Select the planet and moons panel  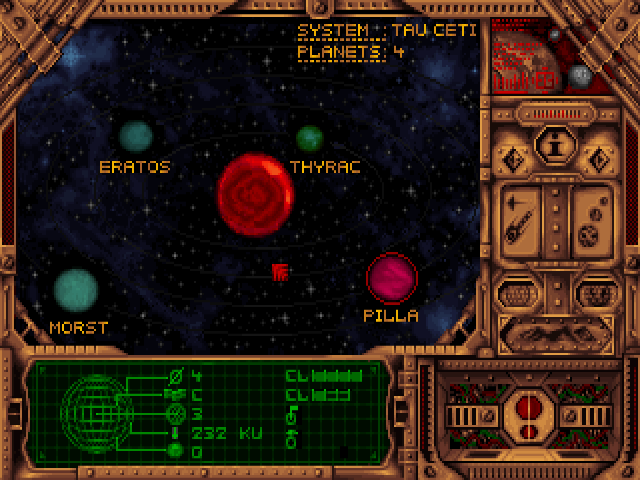coord(594,222)
